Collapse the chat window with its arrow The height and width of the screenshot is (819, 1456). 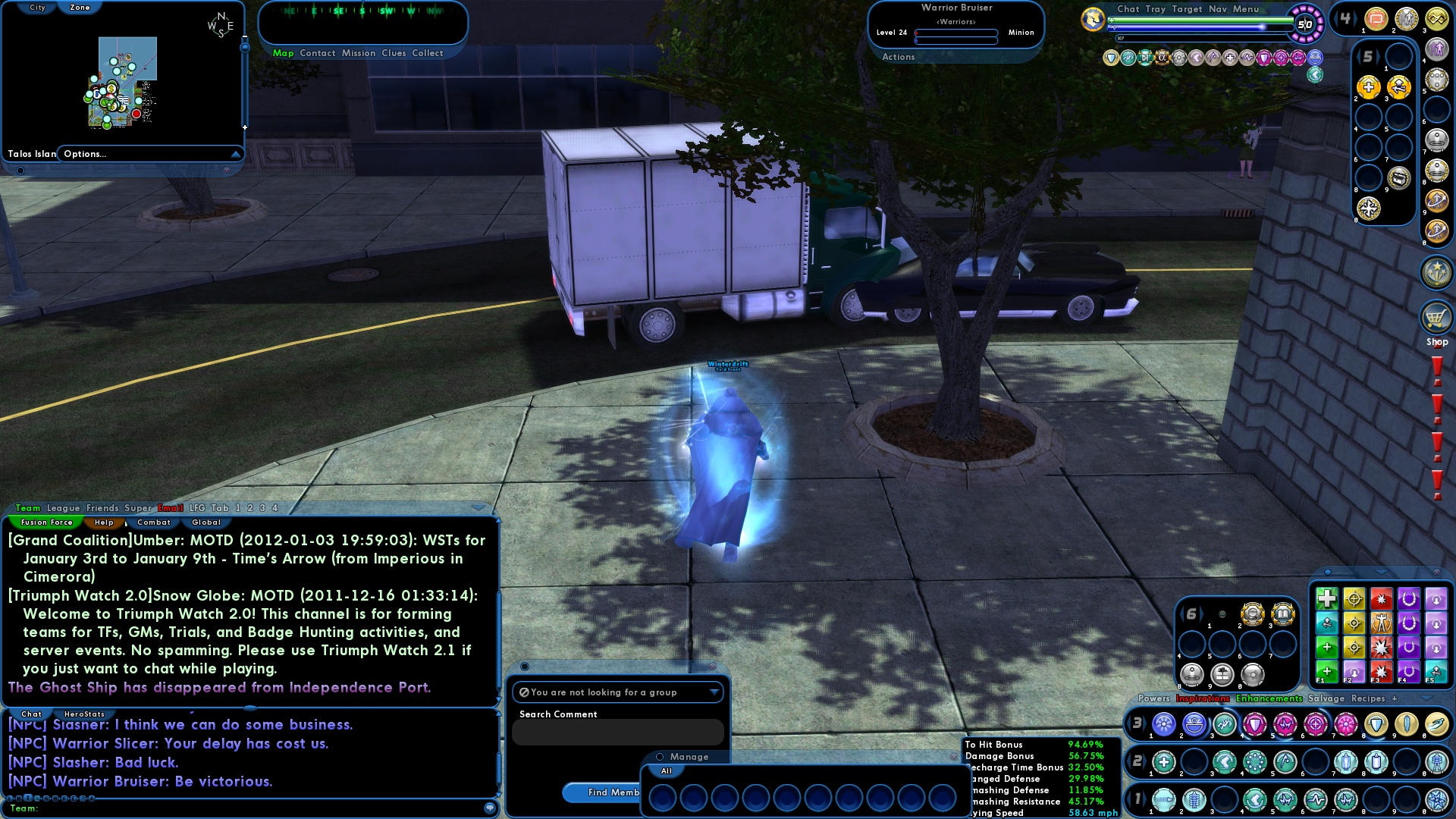pos(479,508)
